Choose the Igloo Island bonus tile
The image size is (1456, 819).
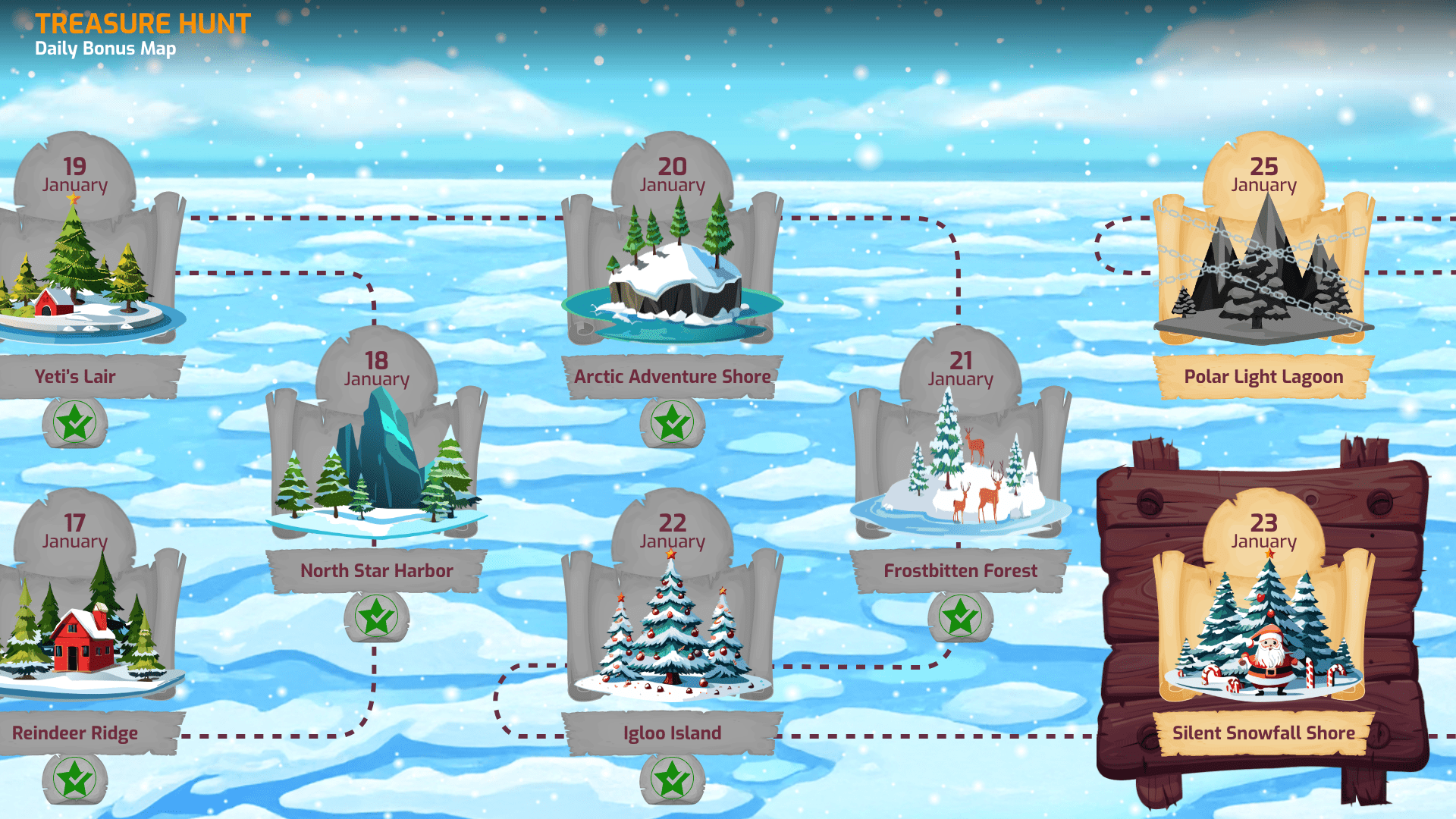(672, 629)
